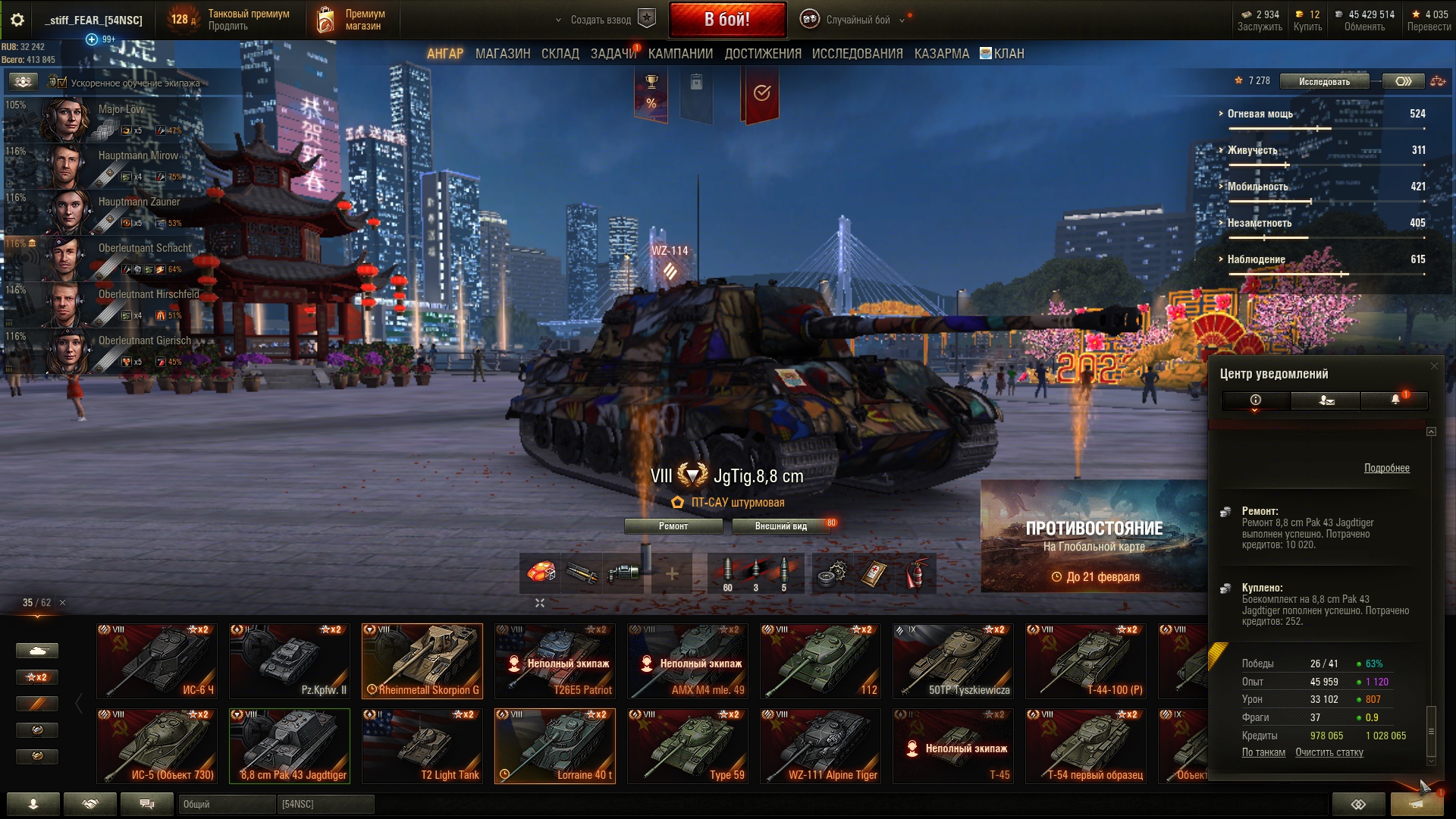This screenshot has width=1456, height=819.
Task: Select the ИС-6 Ч tank card
Action: point(157,661)
